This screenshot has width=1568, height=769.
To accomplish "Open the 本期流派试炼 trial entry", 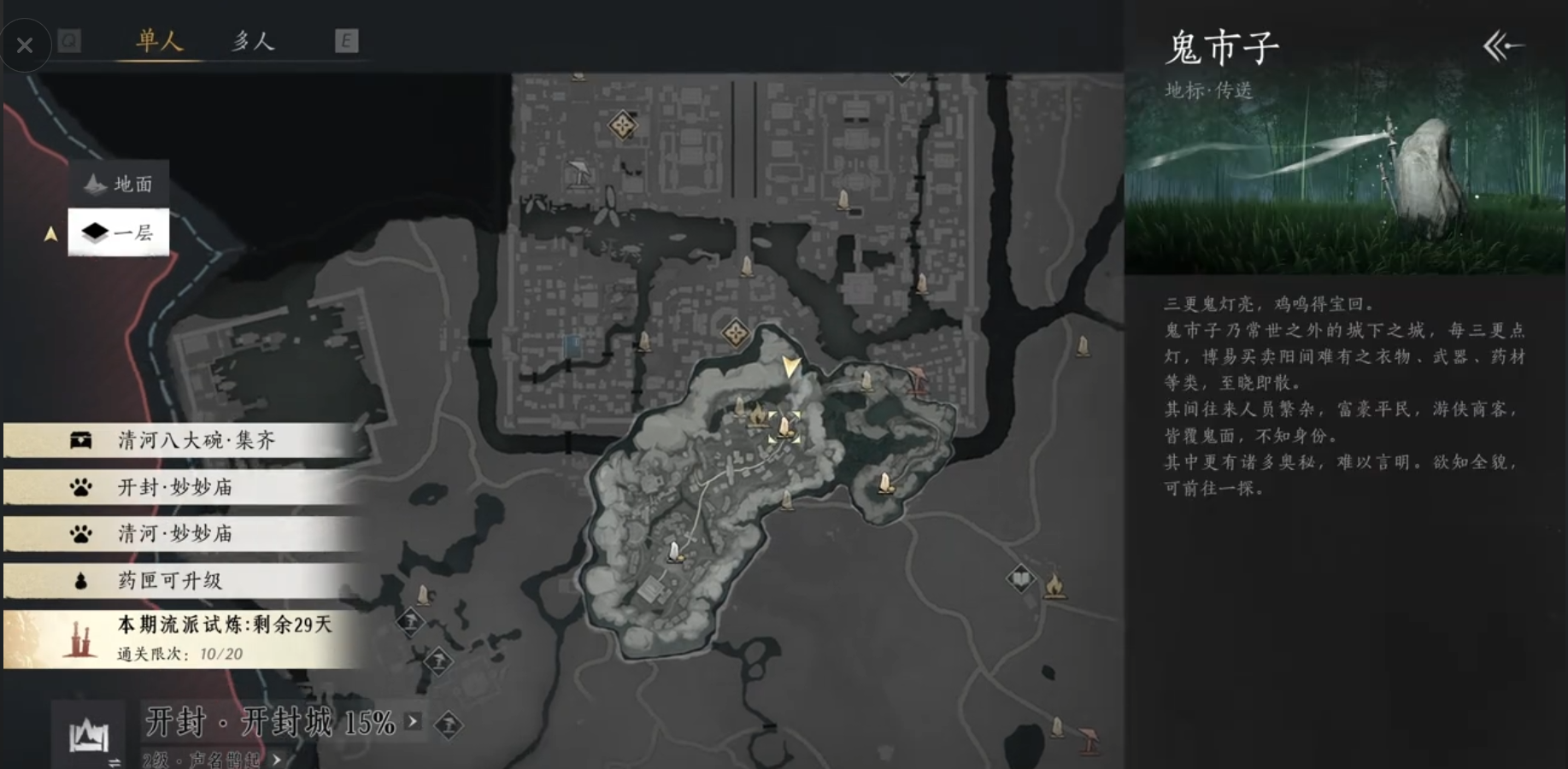I will (x=184, y=638).
